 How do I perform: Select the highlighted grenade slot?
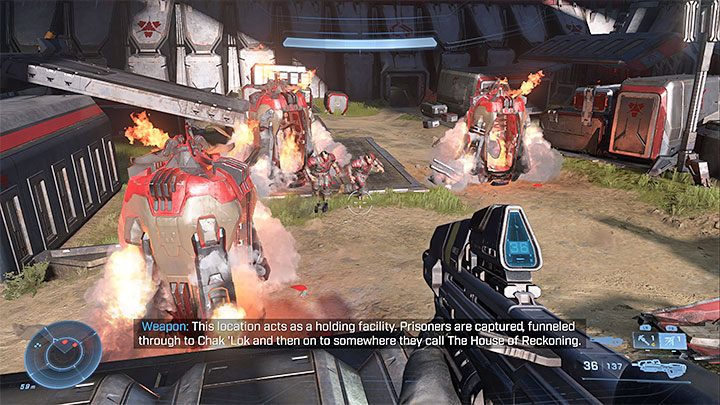click(x=671, y=341)
